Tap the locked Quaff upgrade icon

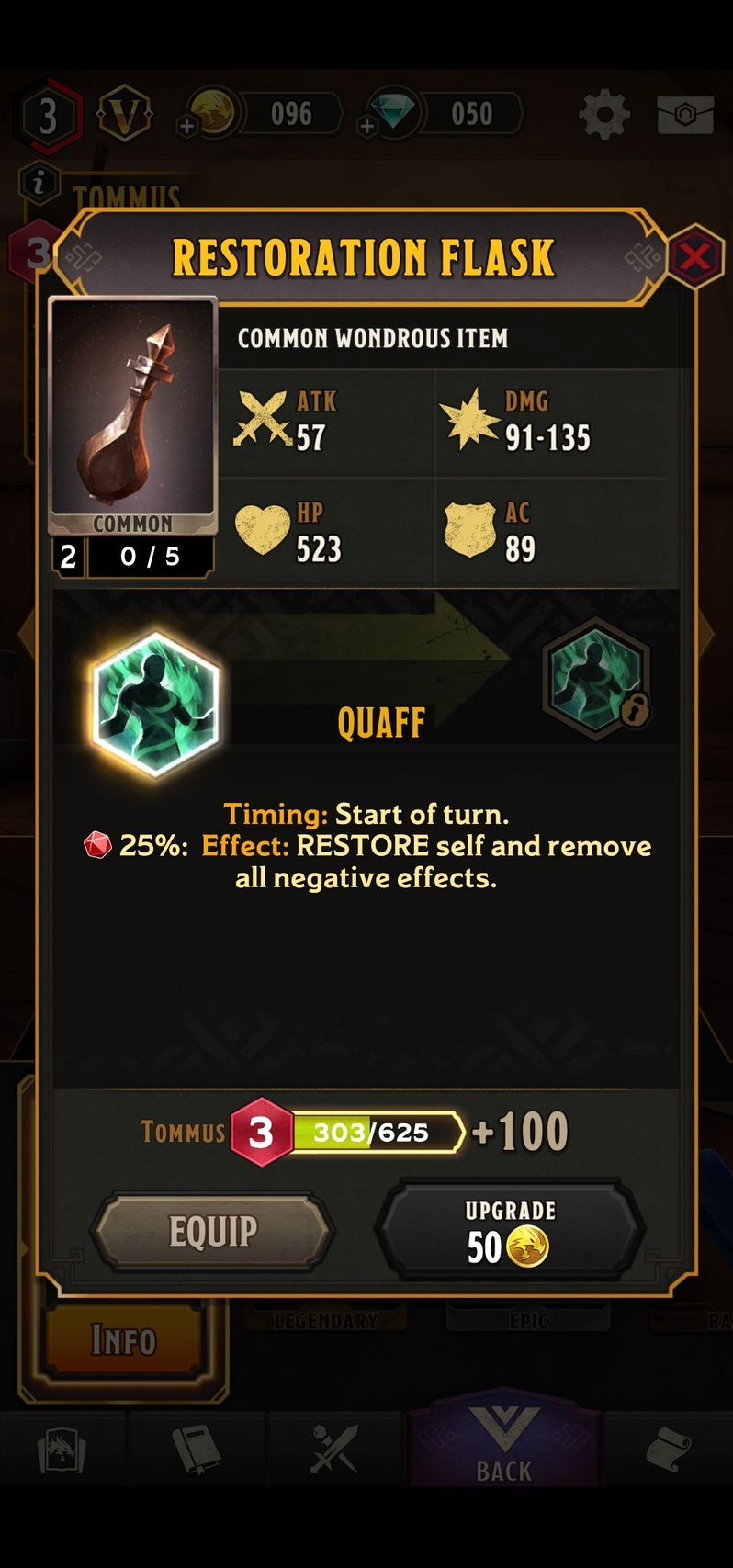click(x=596, y=679)
